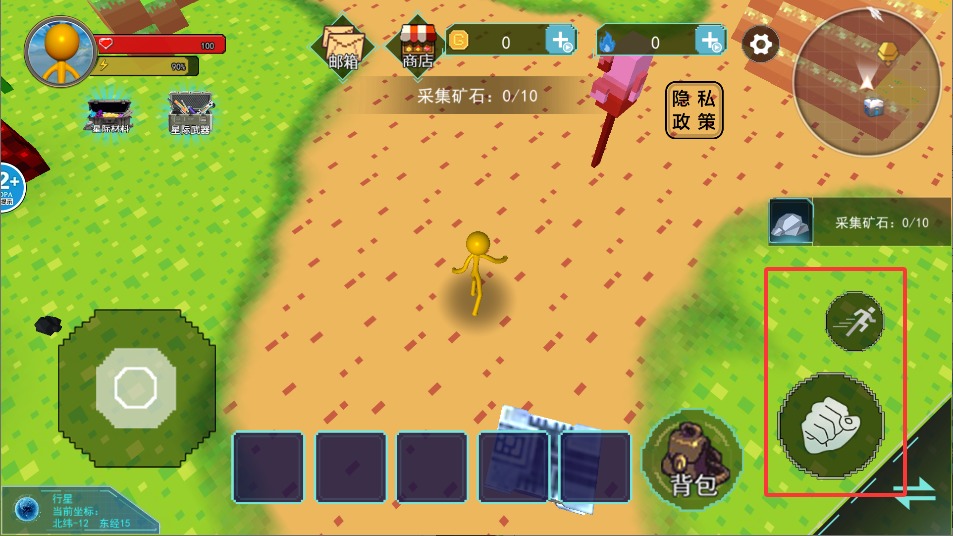This screenshot has width=953, height=536.
Task: Open the 星际武器 weapons crate
Action: [189, 114]
